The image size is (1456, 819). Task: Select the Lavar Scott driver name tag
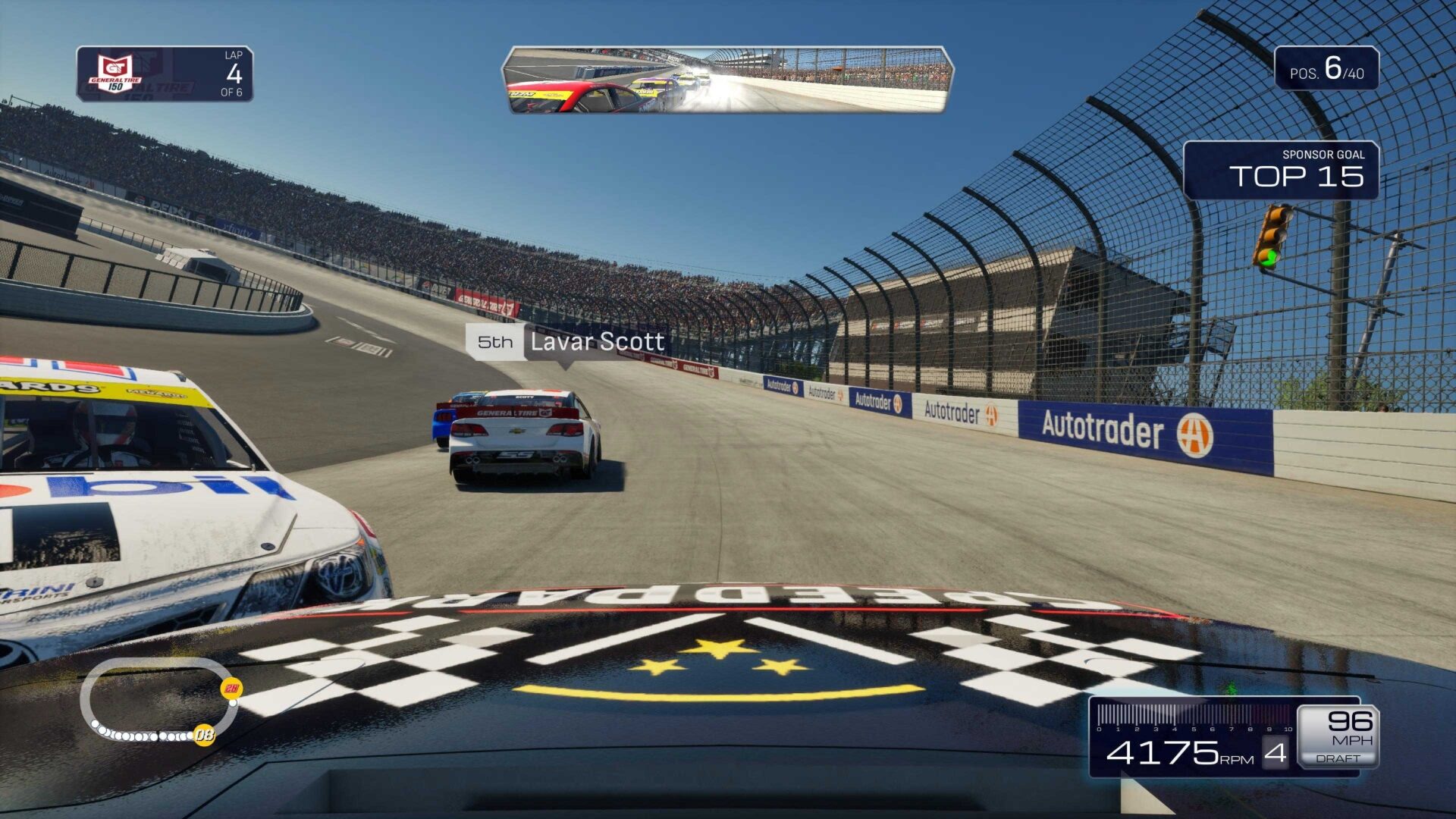(566, 342)
